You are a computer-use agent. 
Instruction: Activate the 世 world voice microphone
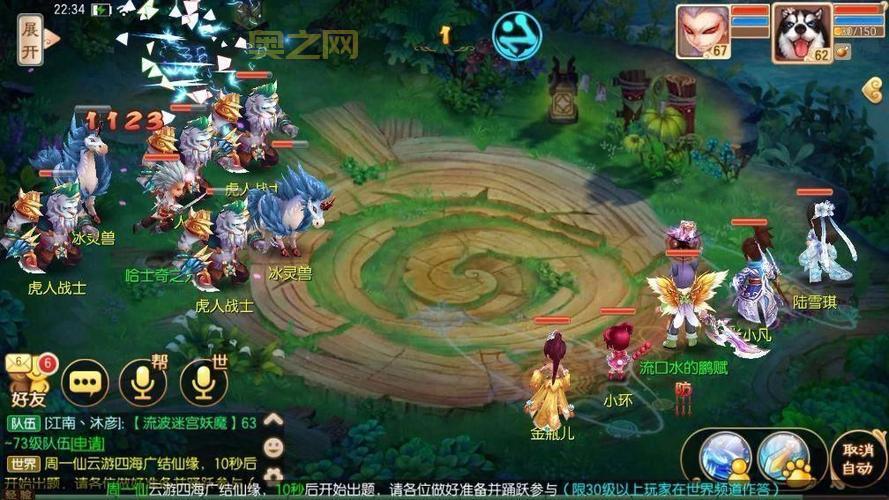coord(204,381)
